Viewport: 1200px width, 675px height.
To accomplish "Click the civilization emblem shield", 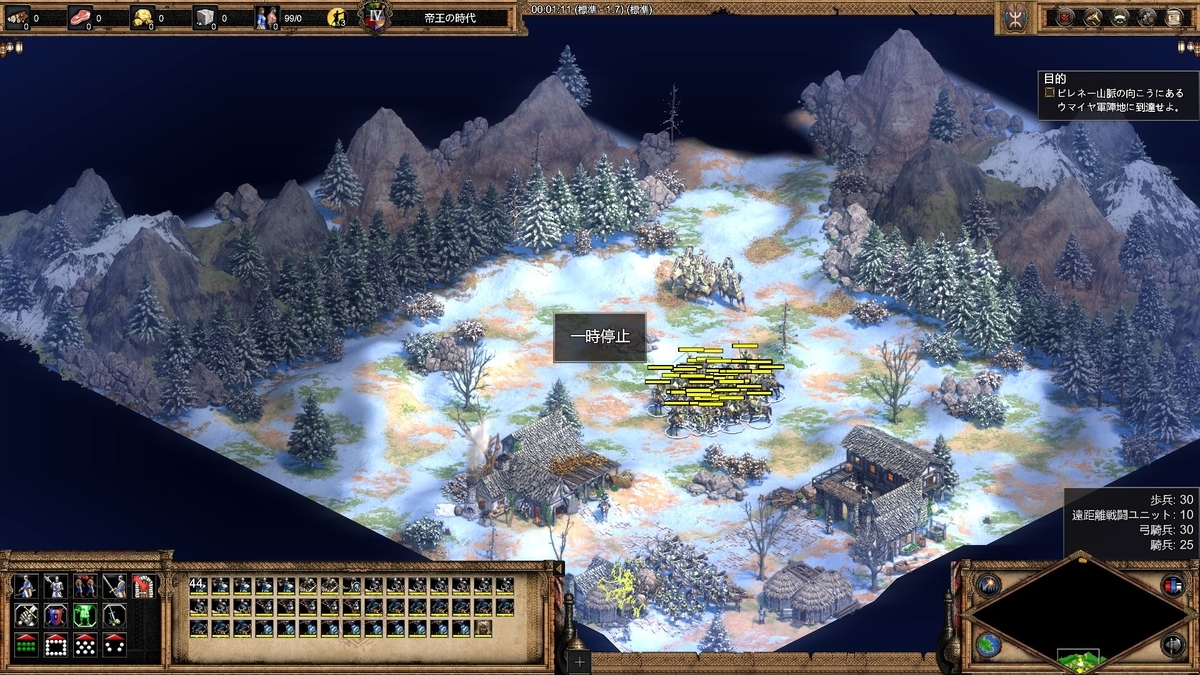I will coord(1018,17).
